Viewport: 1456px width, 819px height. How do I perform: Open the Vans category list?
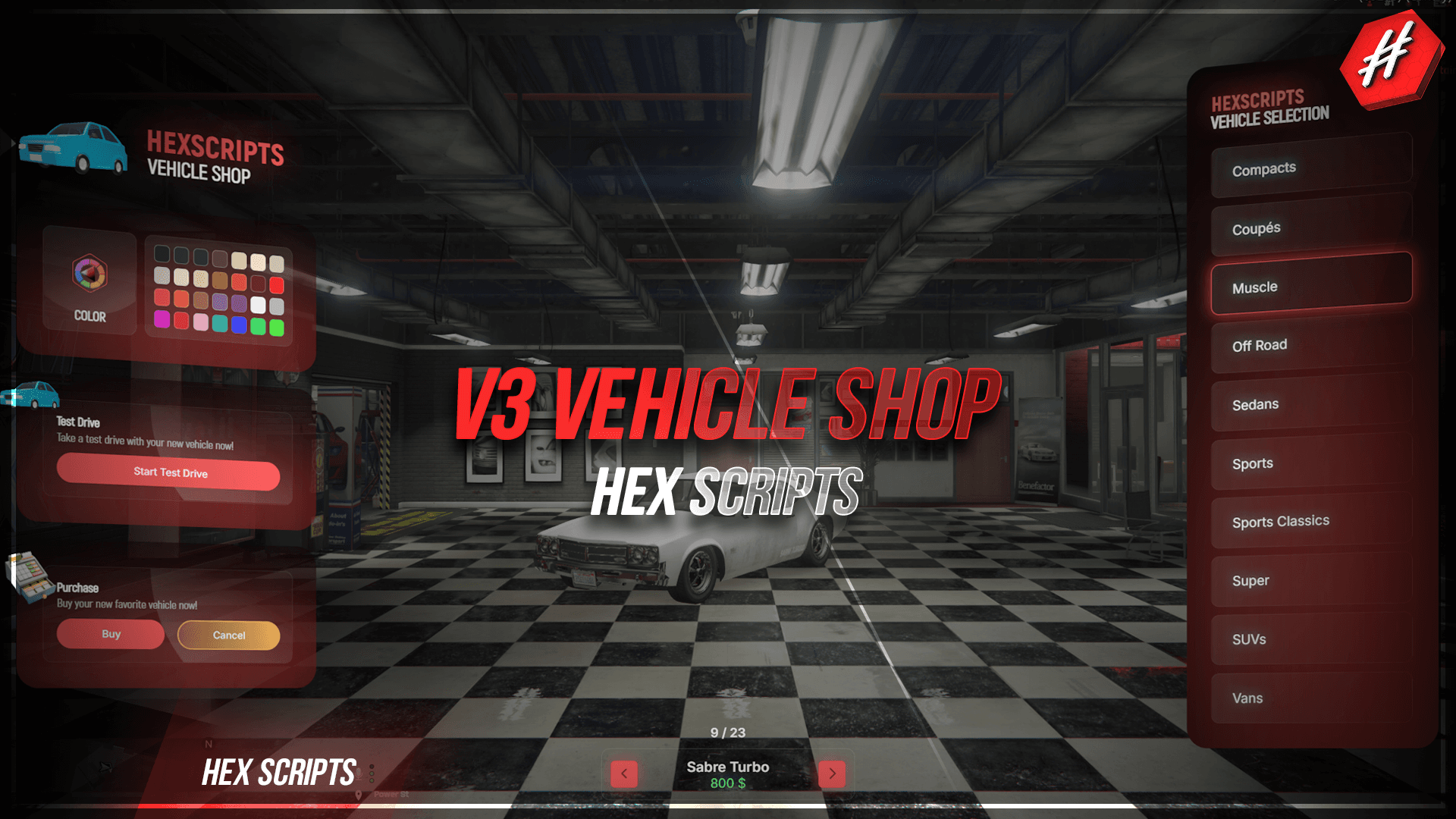click(x=1311, y=698)
